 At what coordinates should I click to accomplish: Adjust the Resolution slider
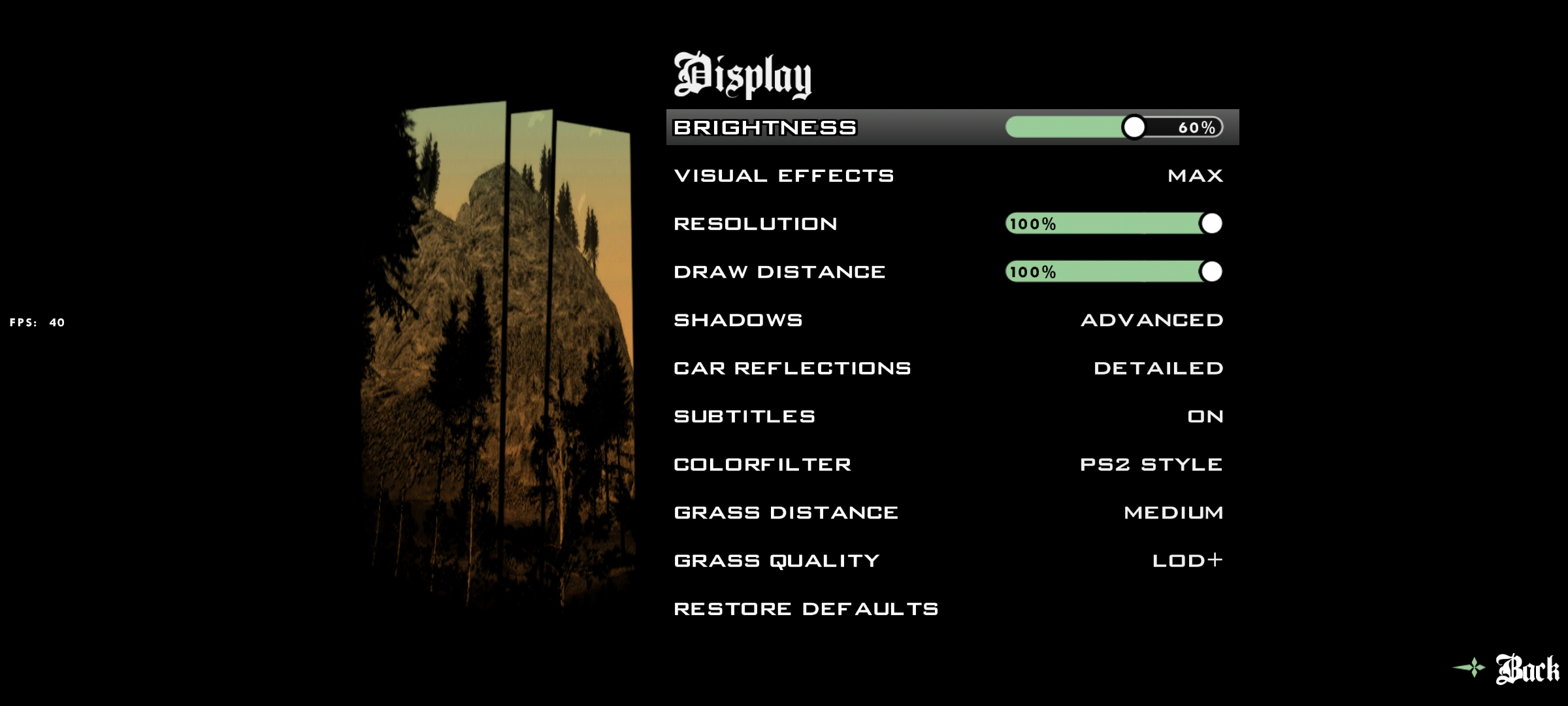click(x=1113, y=224)
